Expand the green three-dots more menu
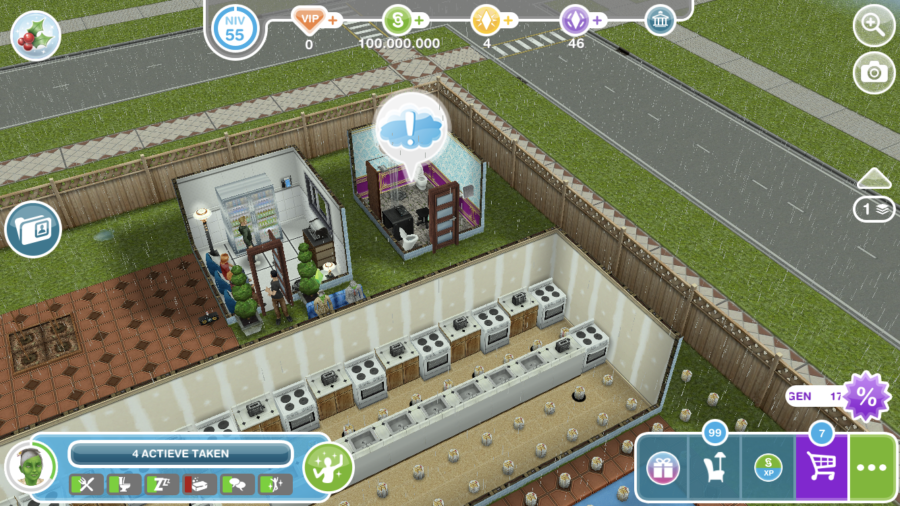This screenshot has height=506, width=900. [x=873, y=468]
